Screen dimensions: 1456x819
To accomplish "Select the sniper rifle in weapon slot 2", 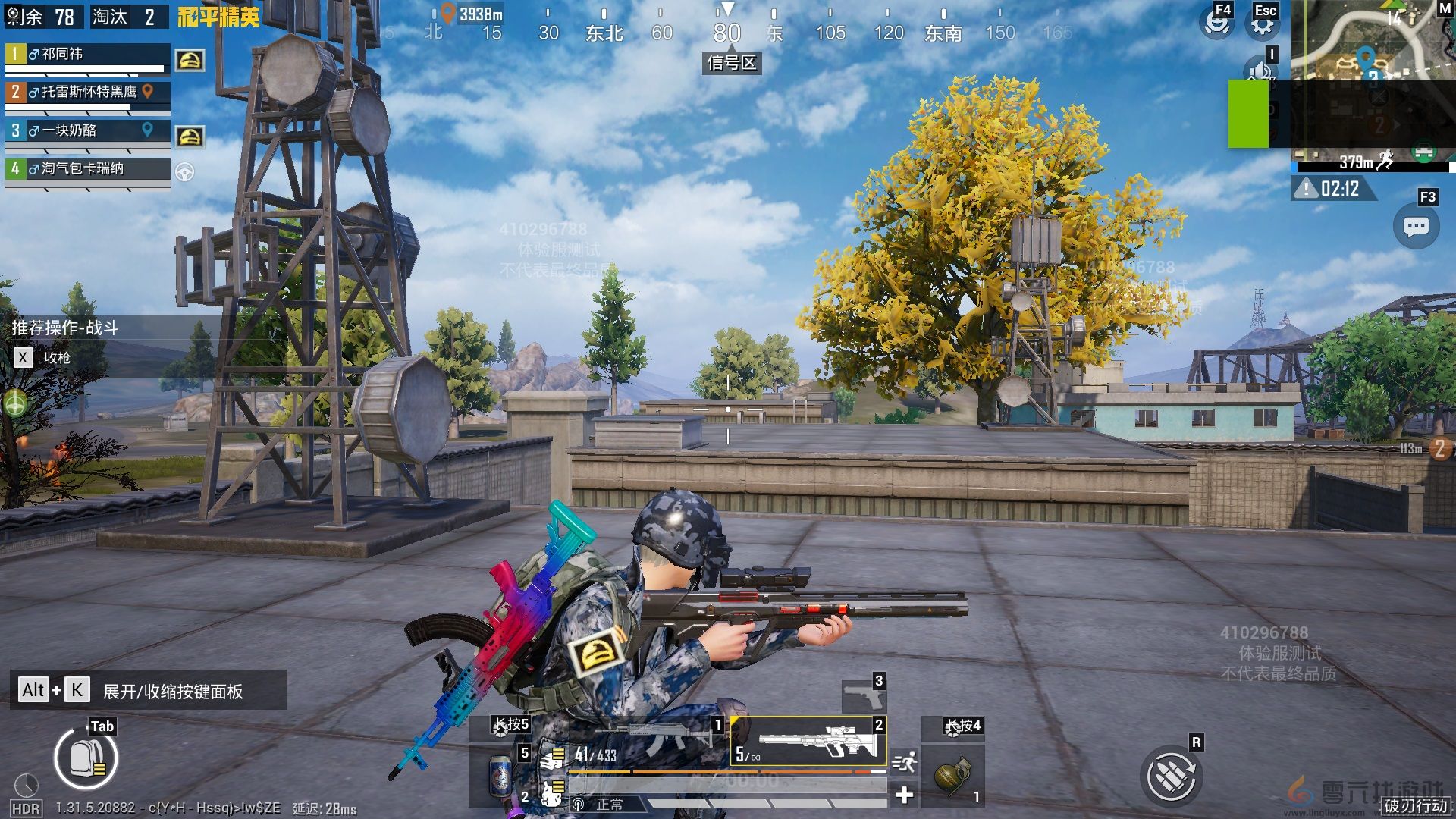I will [x=808, y=741].
